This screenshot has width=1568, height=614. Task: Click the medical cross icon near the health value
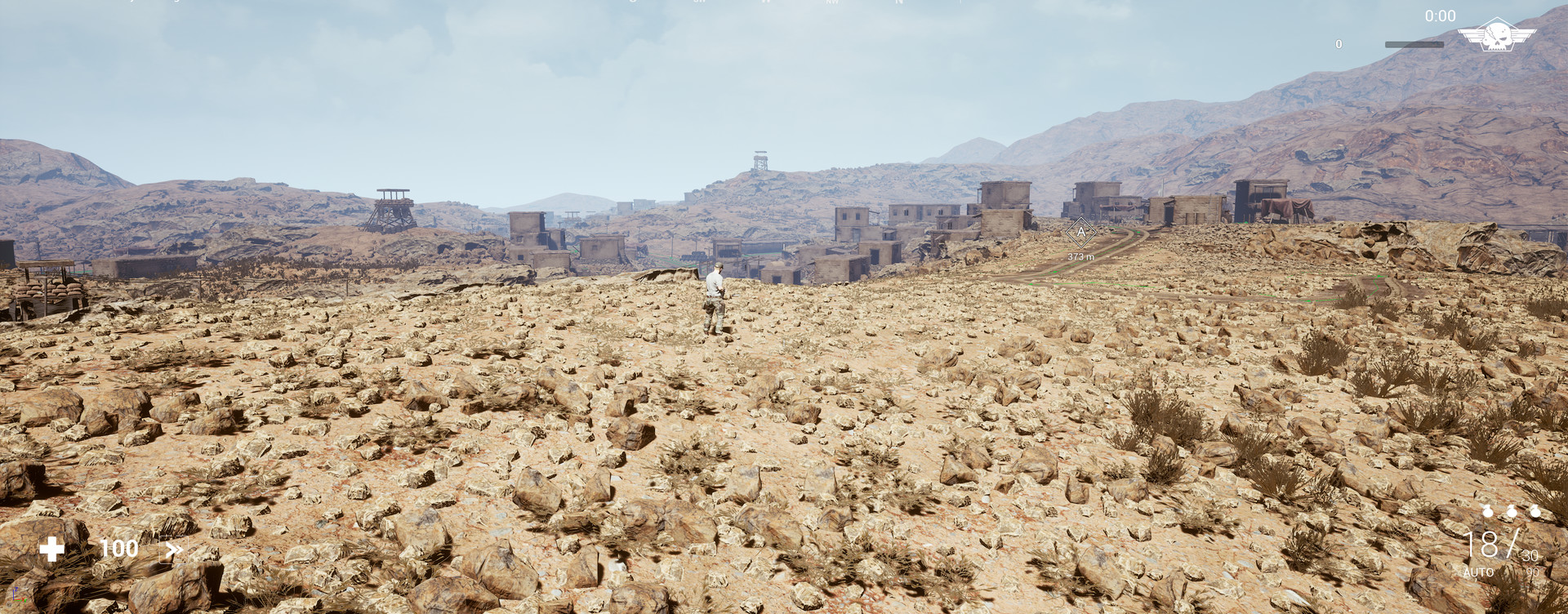(52, 549)
